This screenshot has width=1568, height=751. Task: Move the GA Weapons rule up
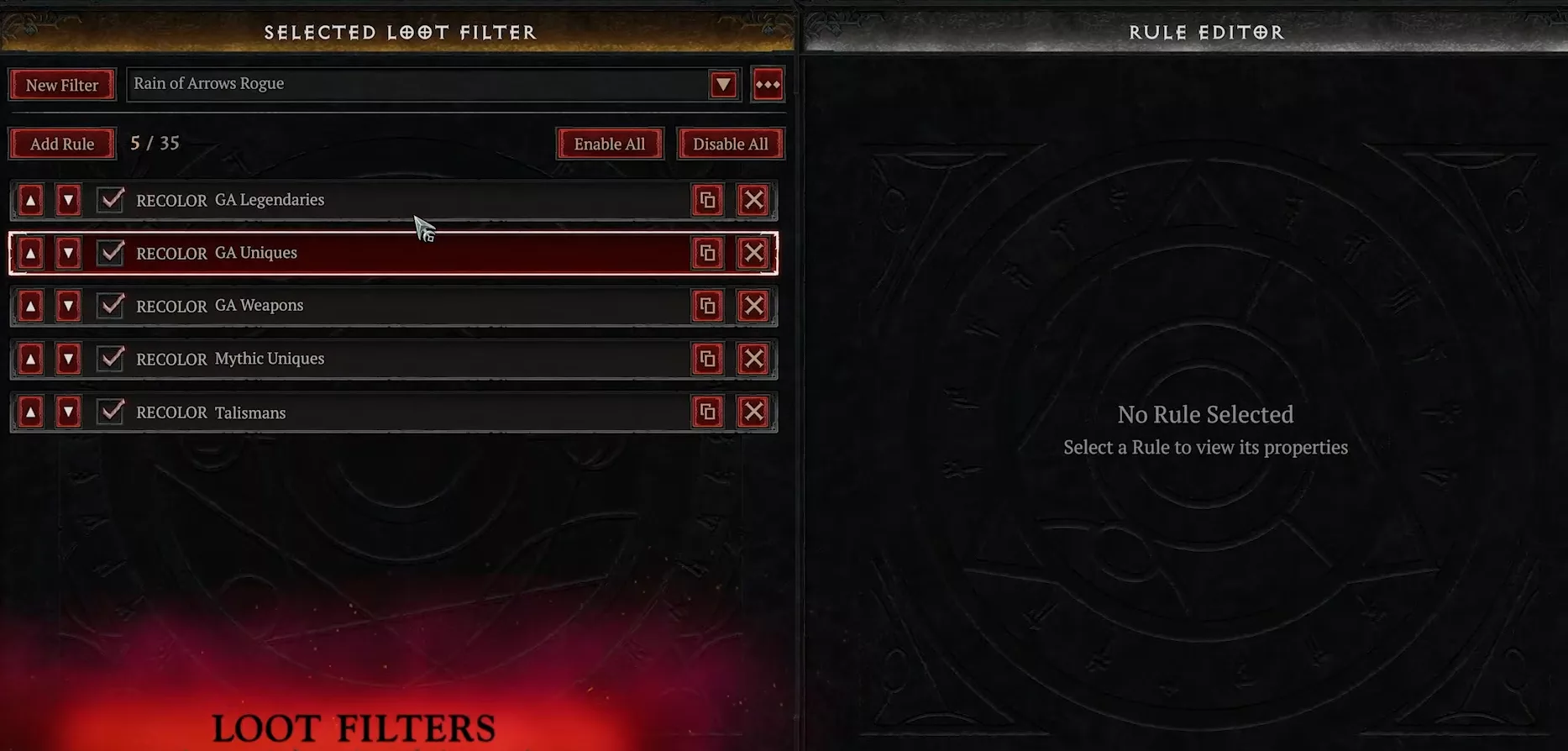coord(30,306)
